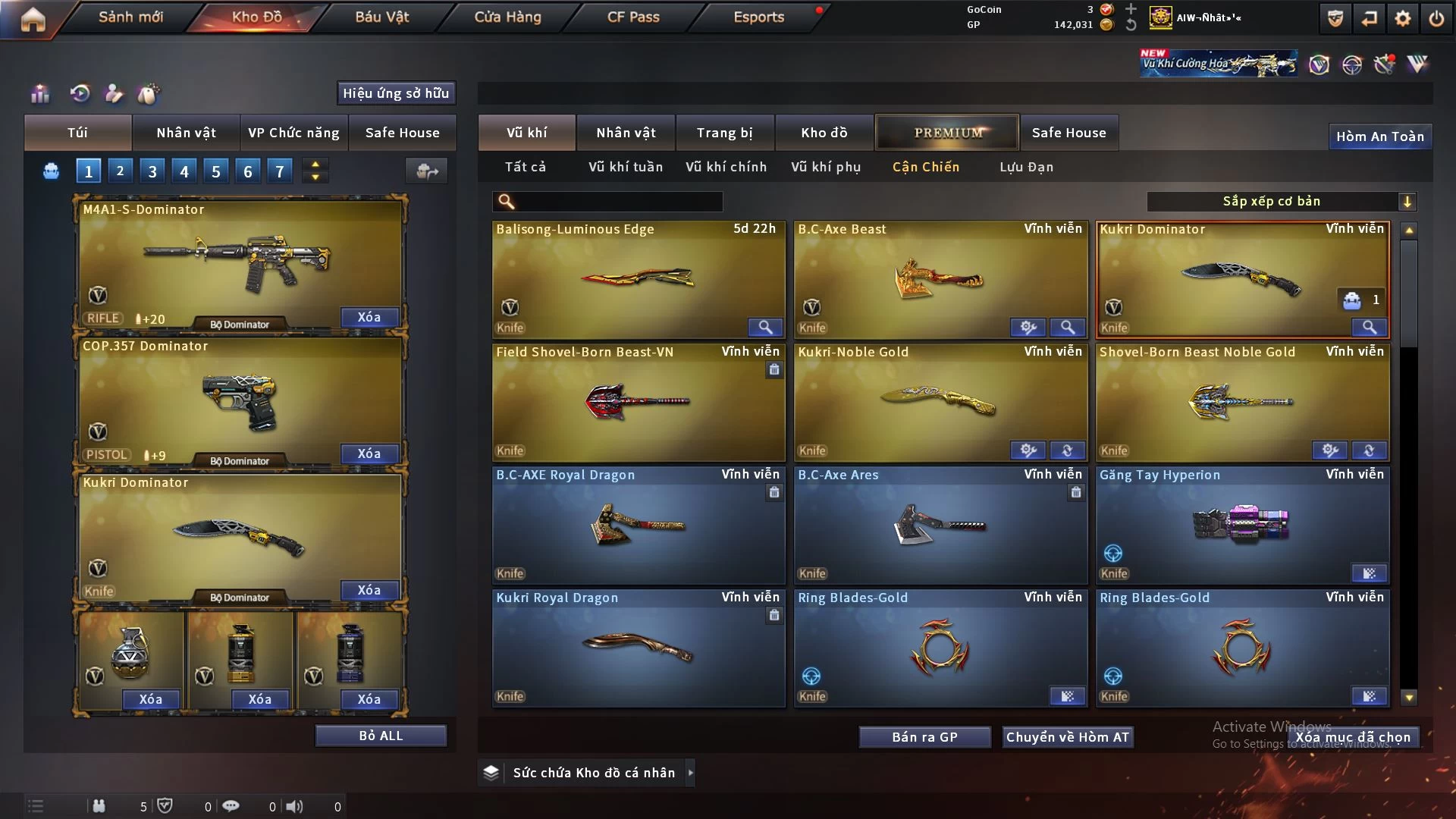The image size is (1456, 819).
Task: Switch to the Trang bị inventory tab
Action: (x=724, y=133)
